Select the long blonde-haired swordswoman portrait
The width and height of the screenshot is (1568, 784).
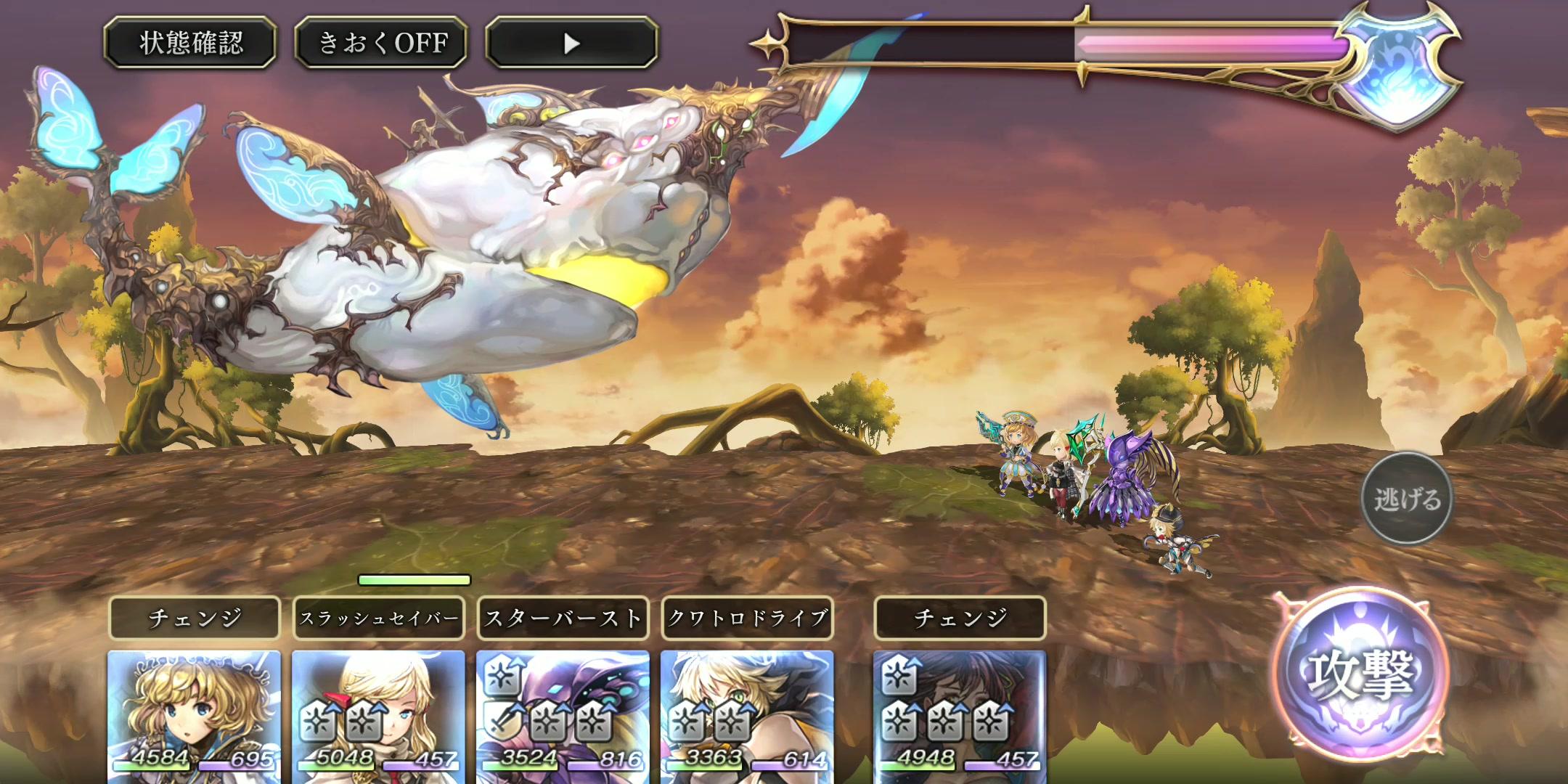[378, 715]
